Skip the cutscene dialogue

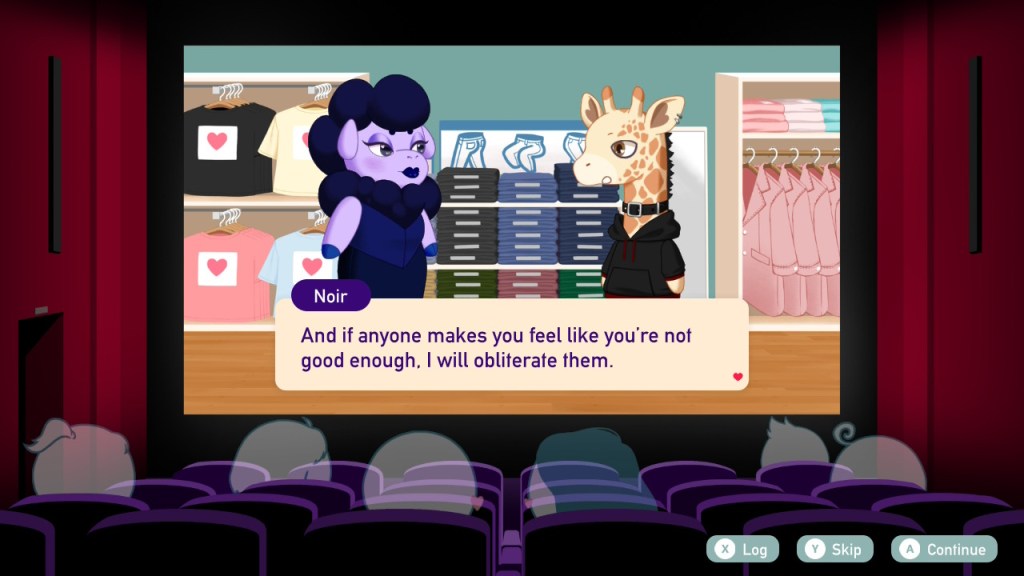835,549
